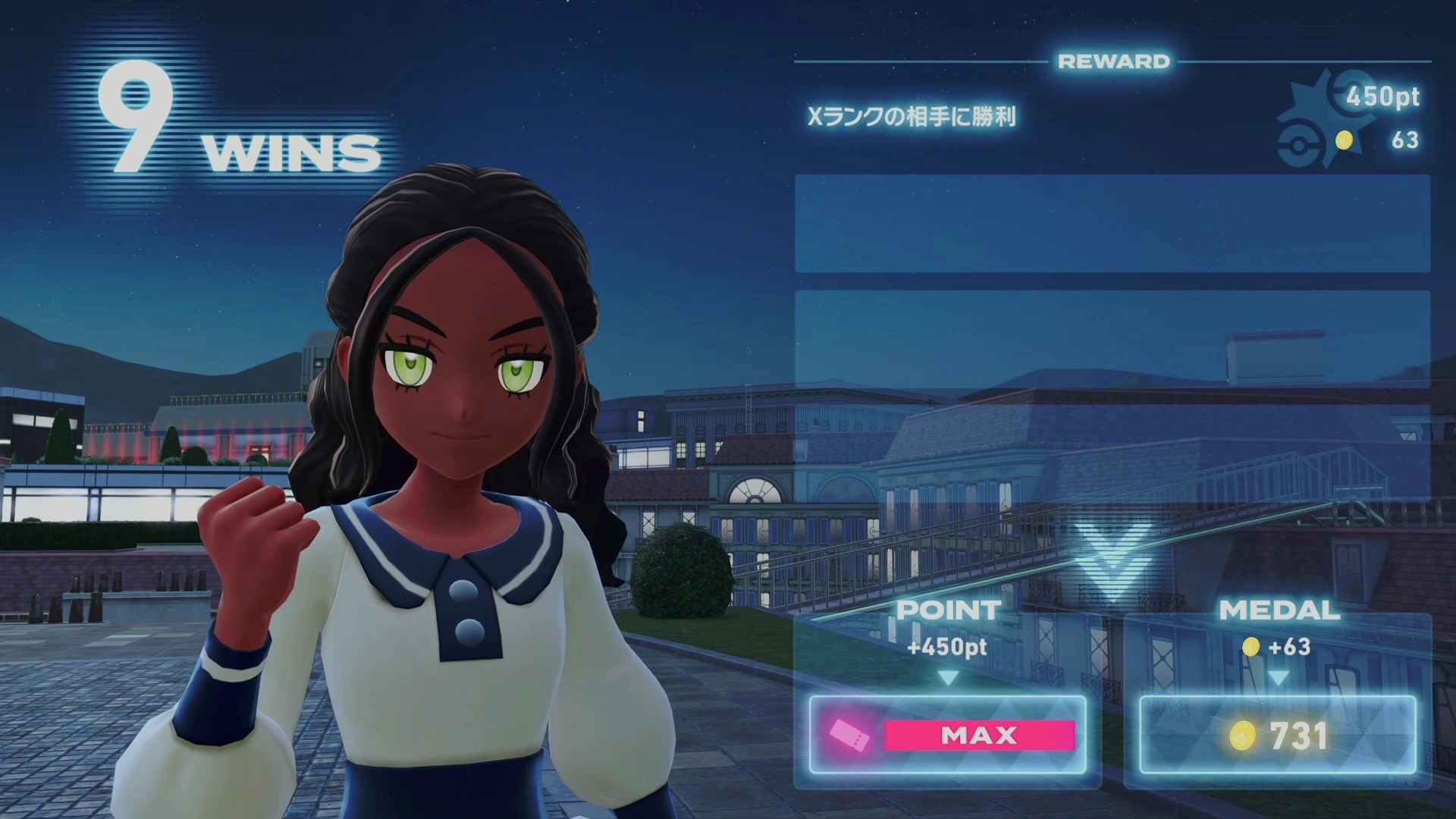Click the medal total panel showing 731
This screenshot has height=819, width=1456.
(1278, 735)
